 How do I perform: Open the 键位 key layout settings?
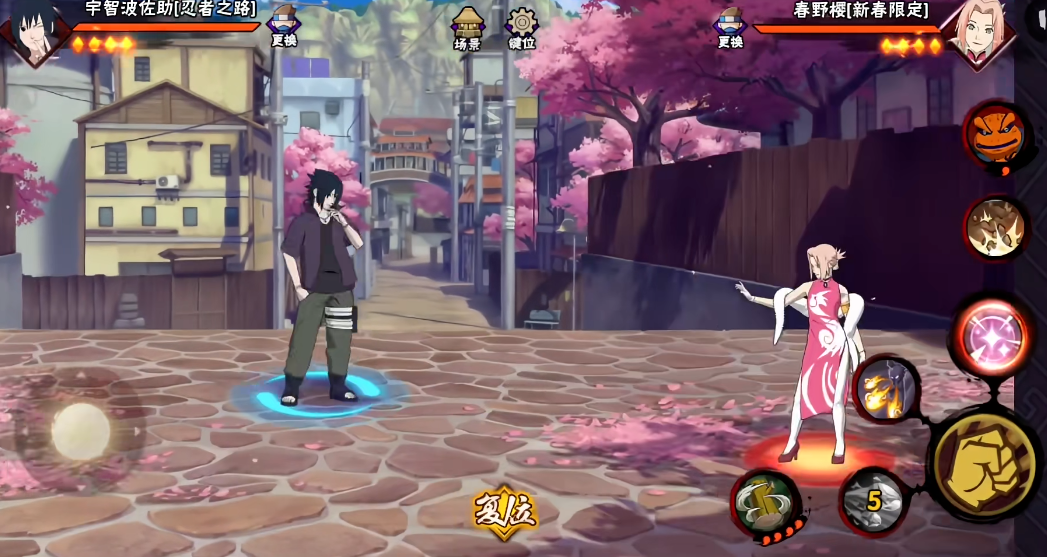coord(522,28)
